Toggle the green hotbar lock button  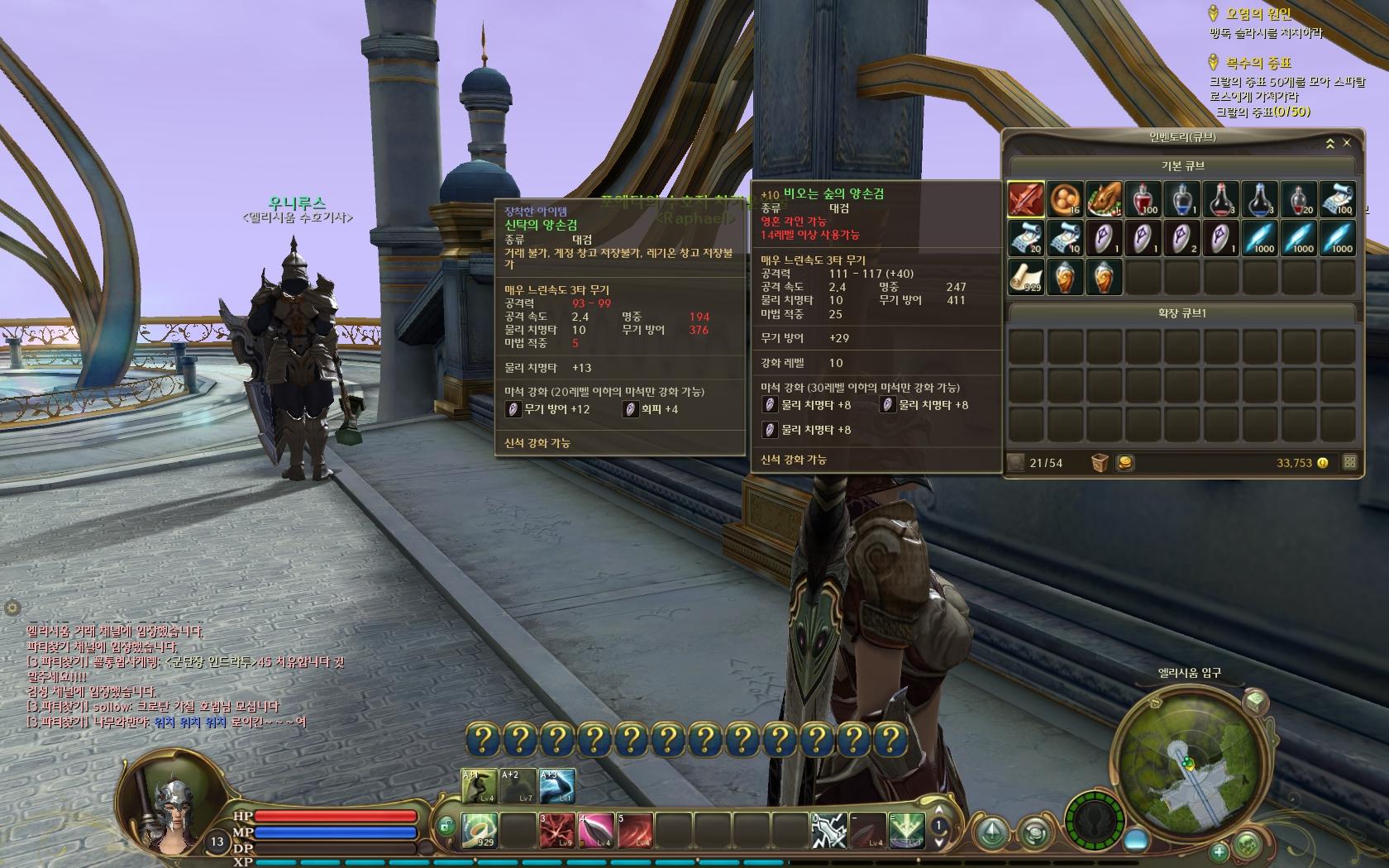(446, 824)
